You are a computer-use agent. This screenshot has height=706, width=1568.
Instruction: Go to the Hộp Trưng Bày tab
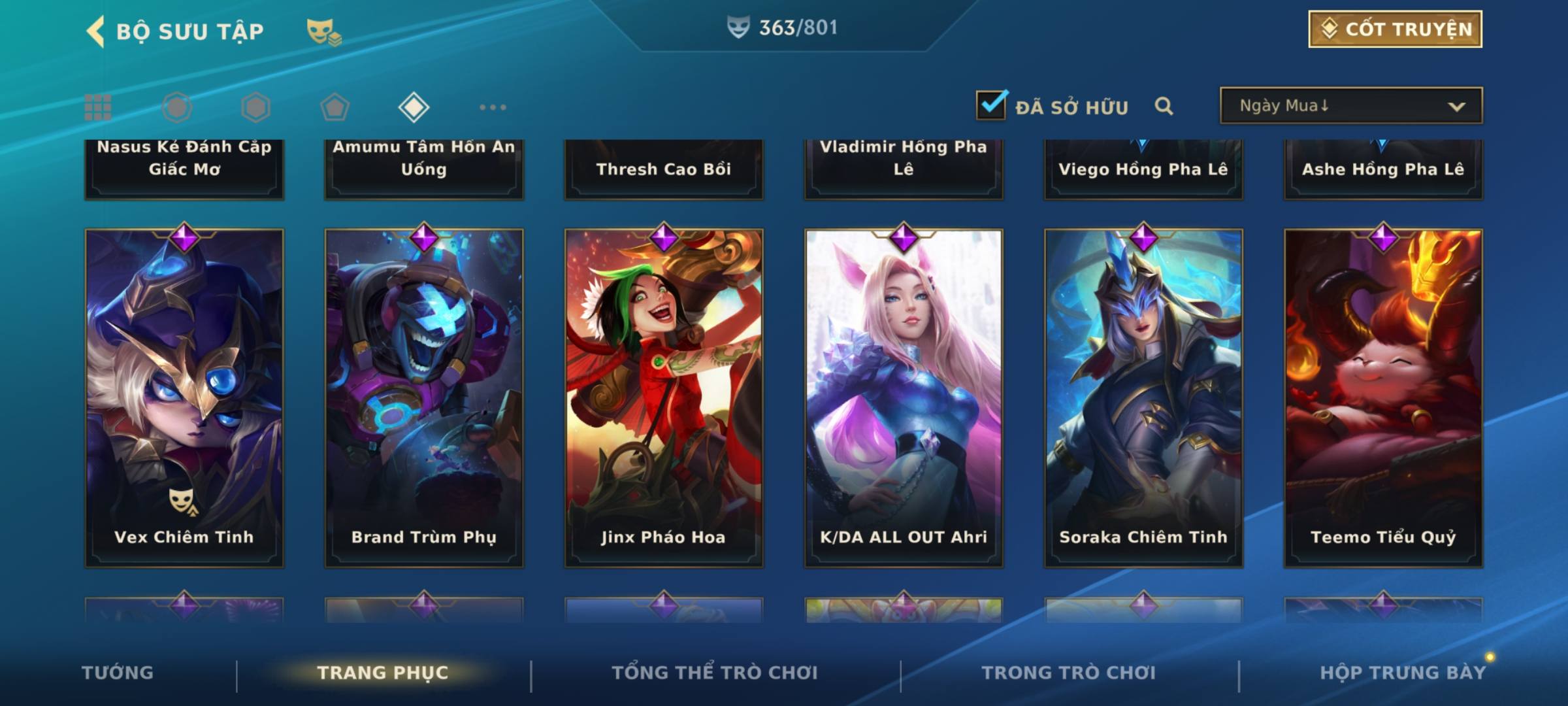[x=1403, y=673]
